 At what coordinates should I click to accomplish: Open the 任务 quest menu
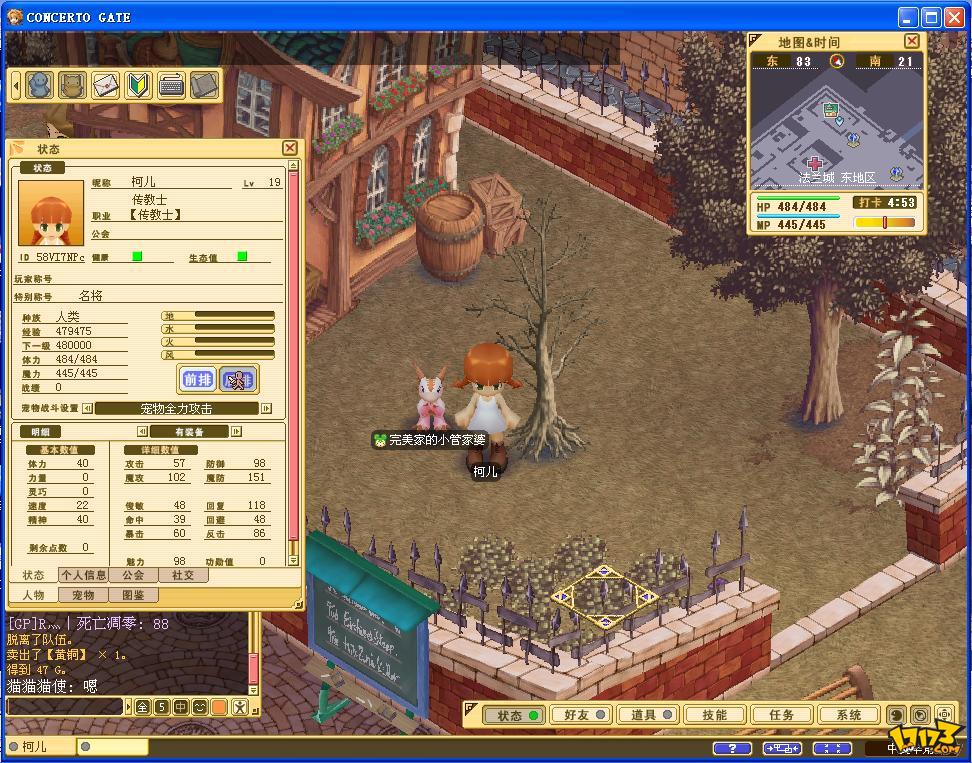pyautogui.click(x=782, y=715)
